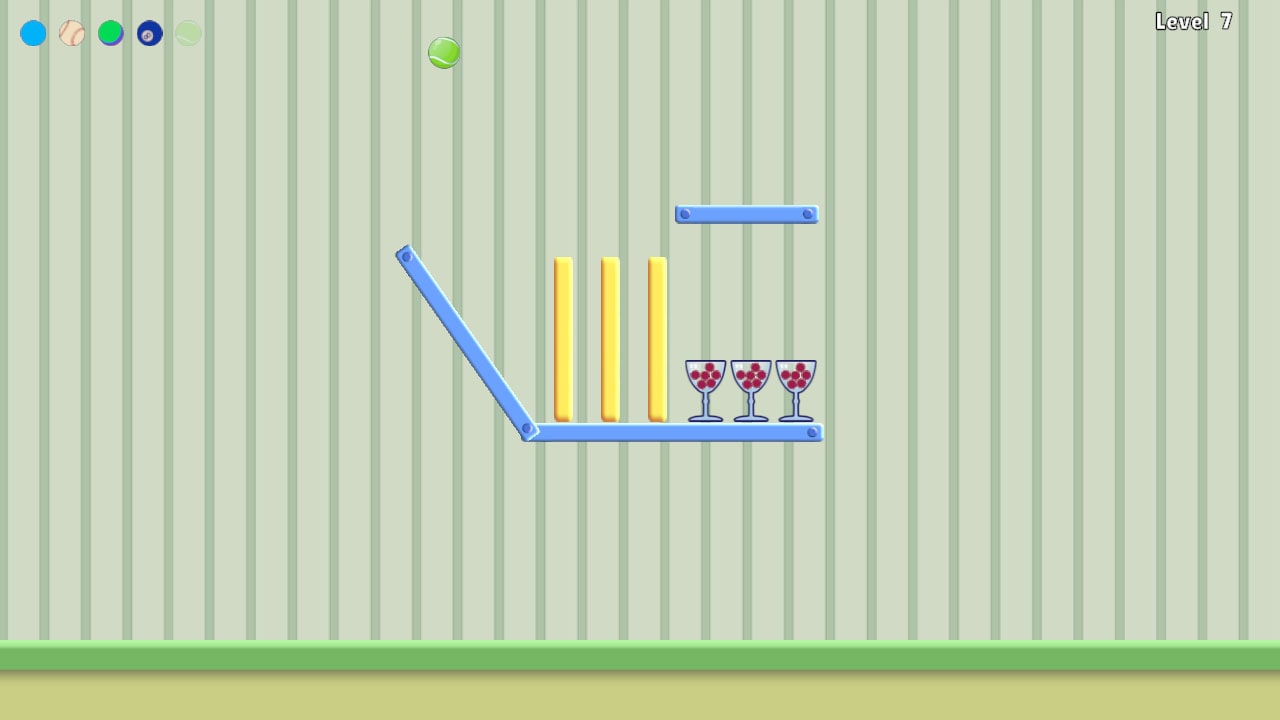Click the right pivot pin of the floating platform

point(807,213)
